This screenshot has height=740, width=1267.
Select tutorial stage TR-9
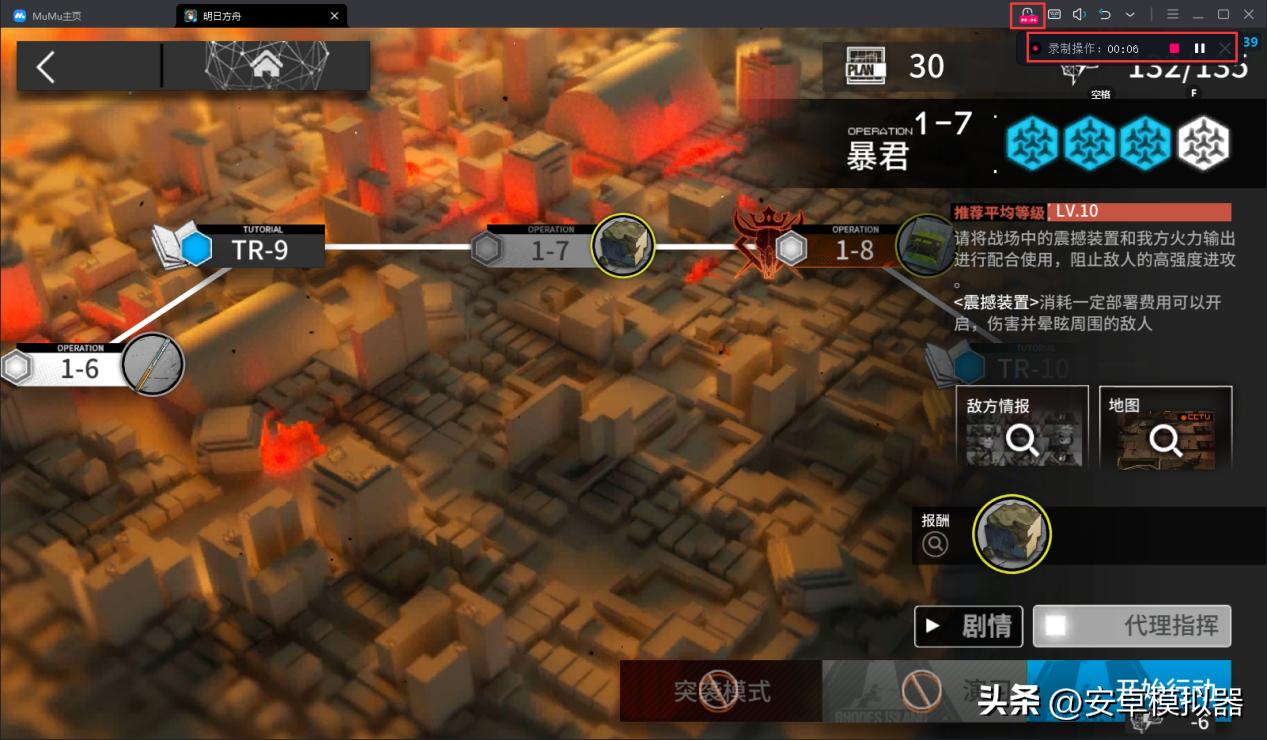coord(258,250)
